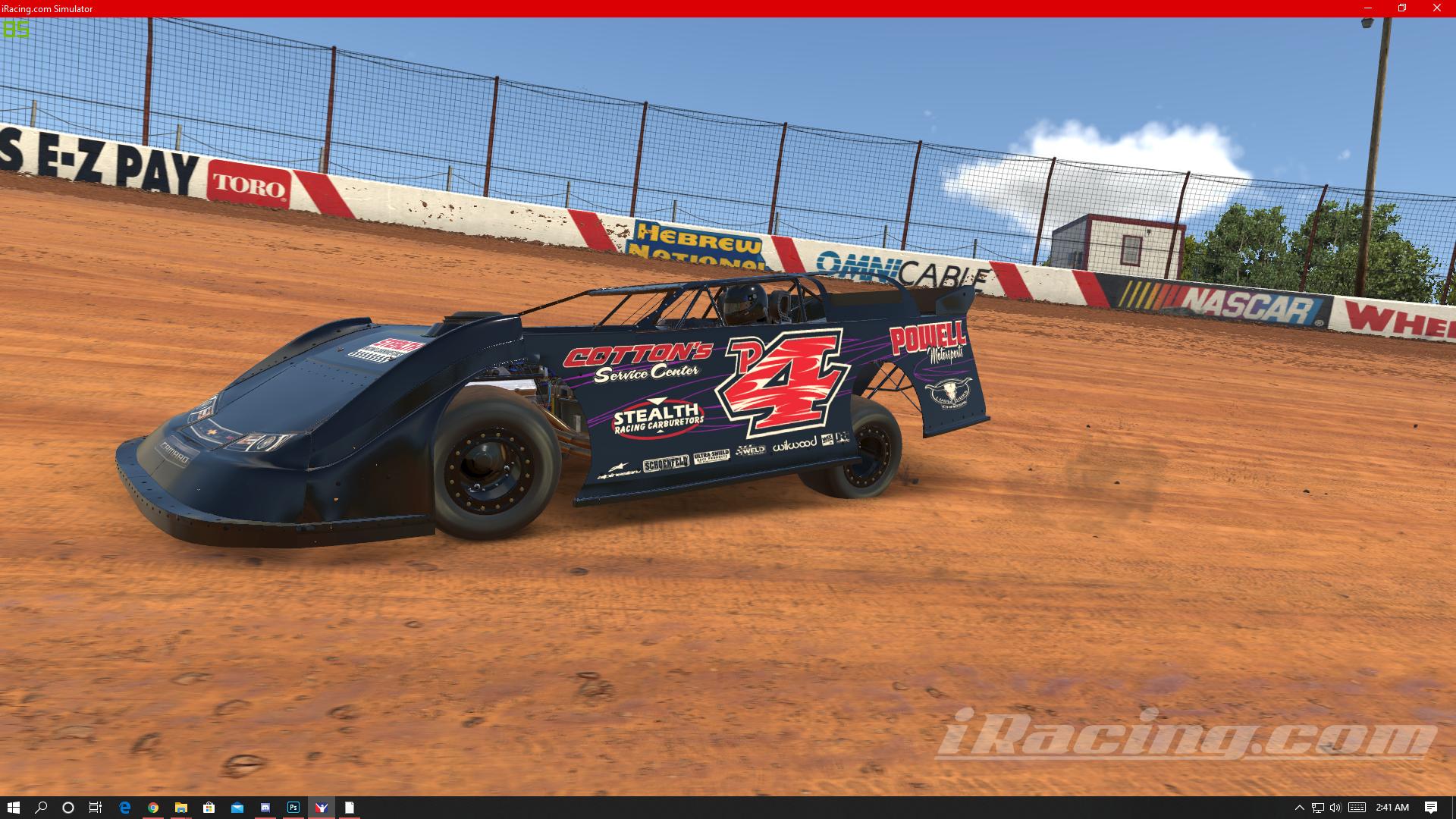Open the Start menu
The height and width of the screenshot is (819, 1456).
click(x=14, y=808)
